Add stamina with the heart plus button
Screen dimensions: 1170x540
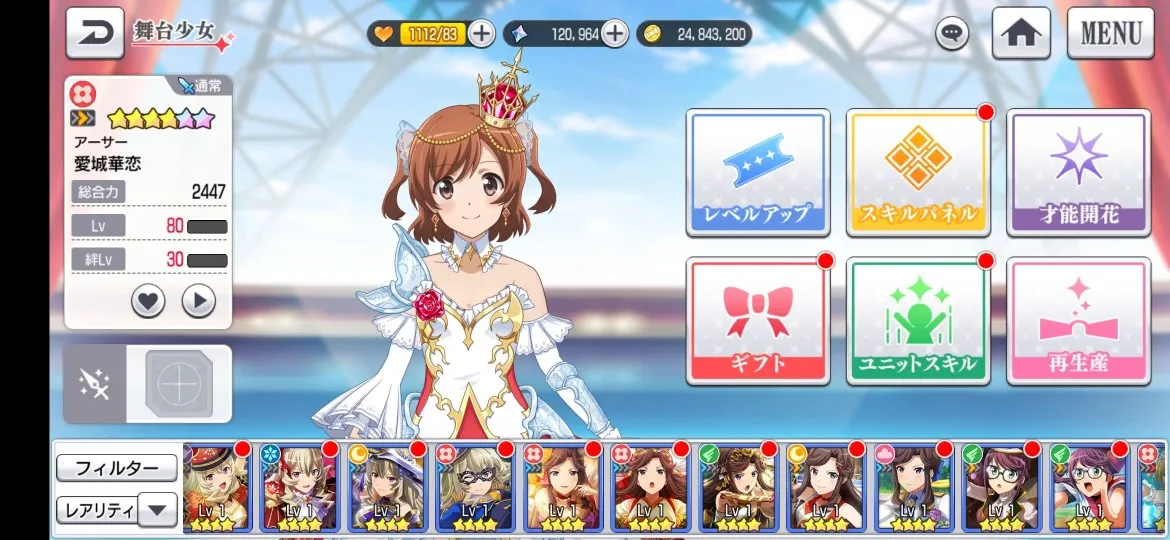pos(481,34)
